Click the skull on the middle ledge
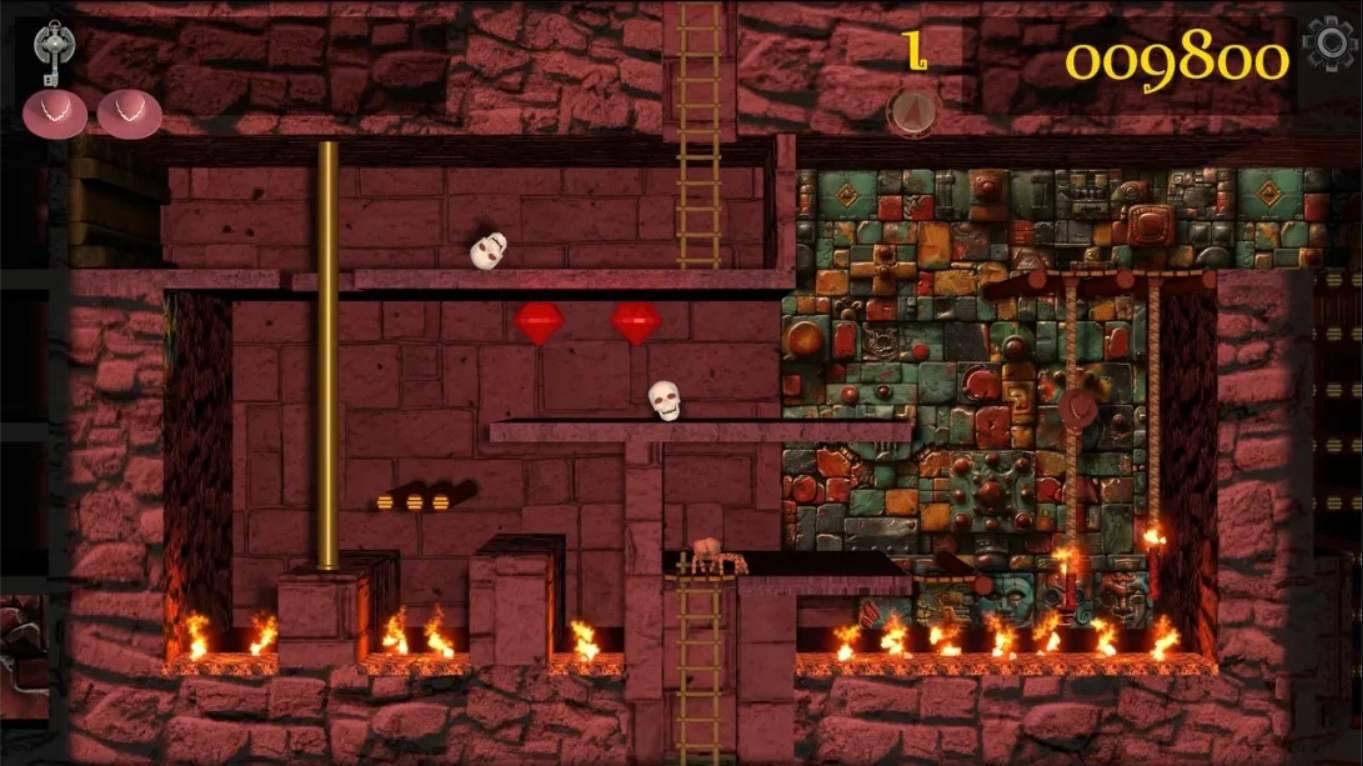 (x=664, y=400)
